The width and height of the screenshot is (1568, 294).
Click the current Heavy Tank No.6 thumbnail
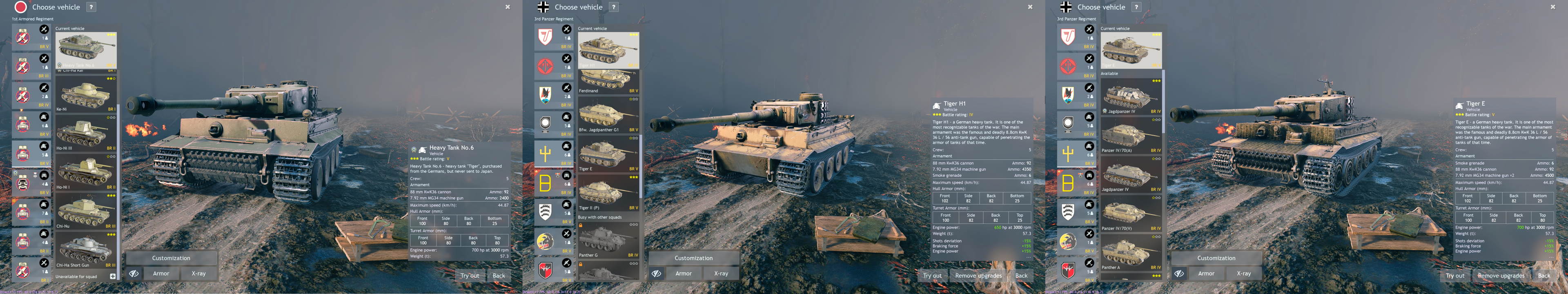[85, 49]
